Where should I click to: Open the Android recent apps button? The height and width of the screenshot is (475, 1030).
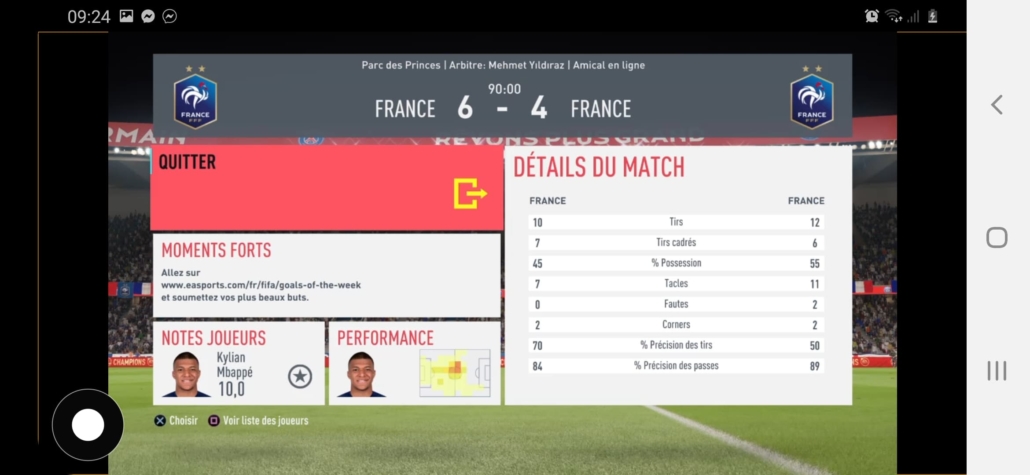point(996,371)
